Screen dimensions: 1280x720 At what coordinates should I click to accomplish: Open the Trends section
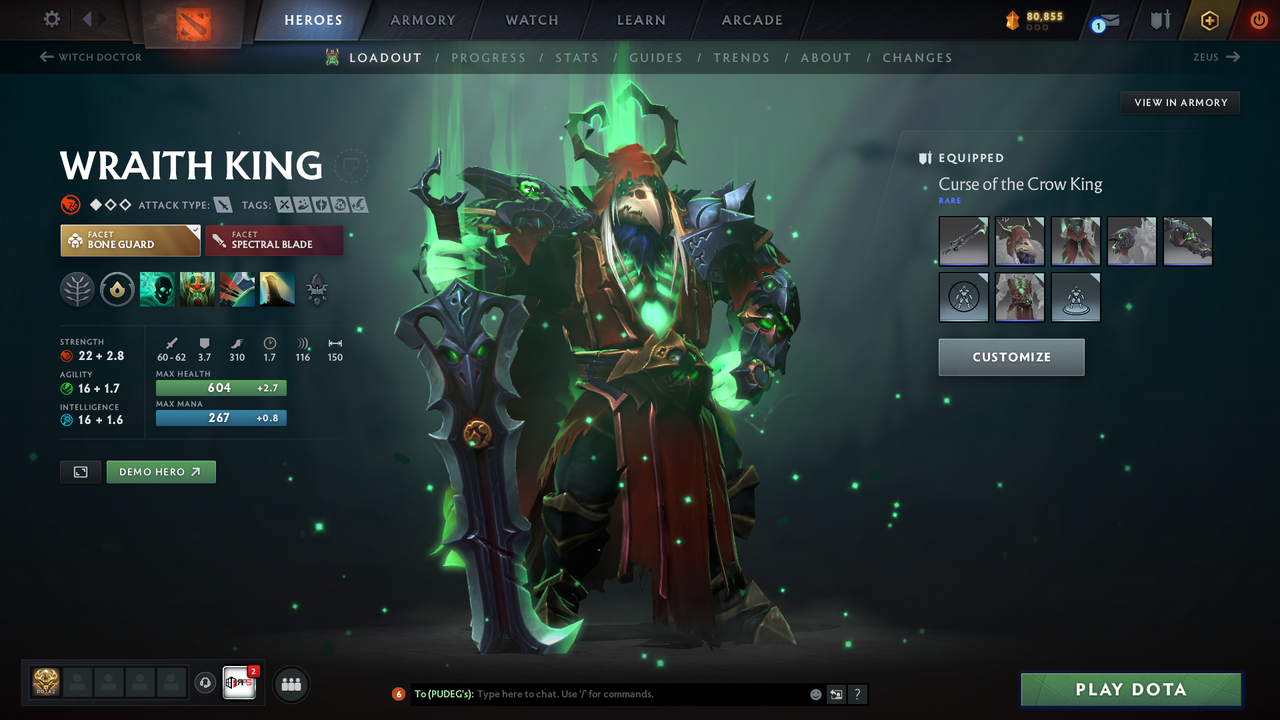point(741,58)
